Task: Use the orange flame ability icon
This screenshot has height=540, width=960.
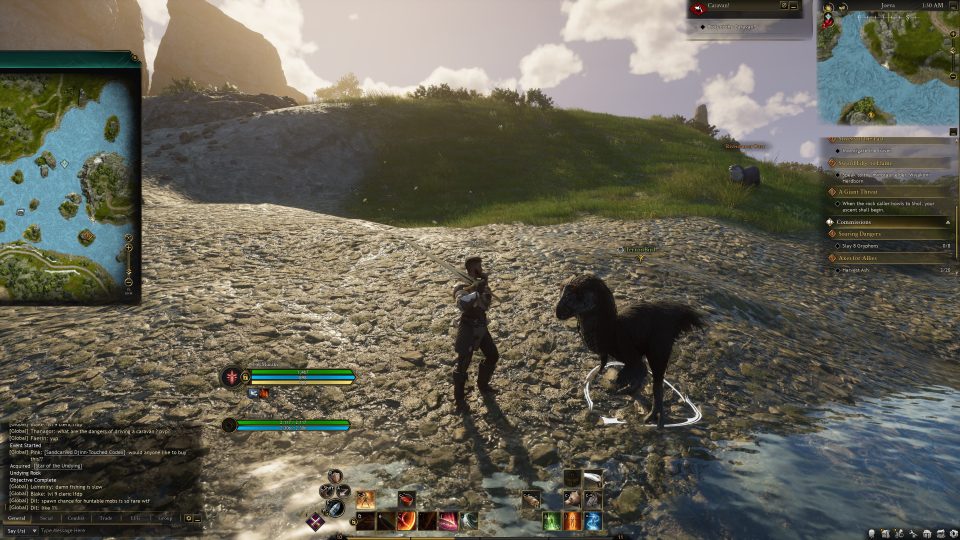Action: [572, 521]
